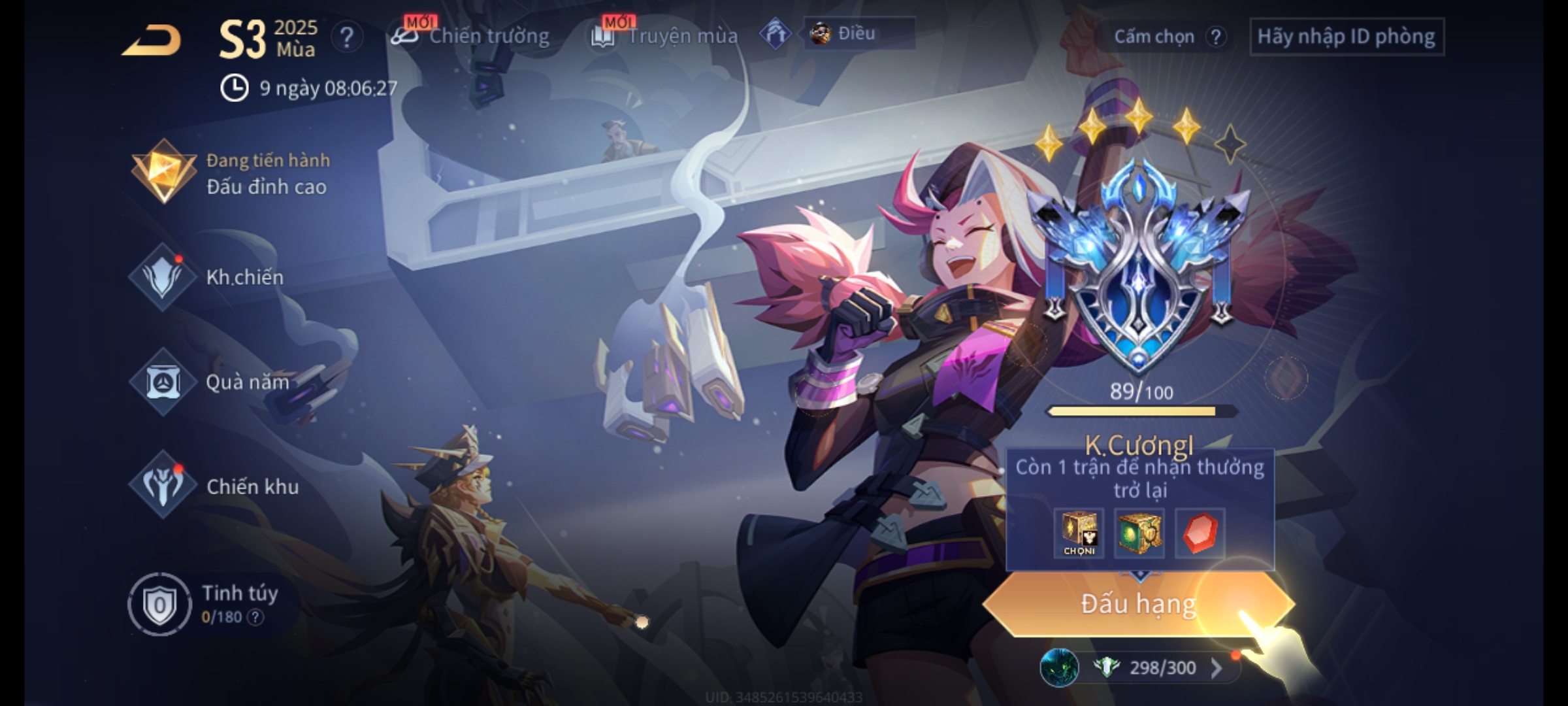1568x706 pixels.
Task: Show the Cấm chọn help info
Action: point(1215,37)
